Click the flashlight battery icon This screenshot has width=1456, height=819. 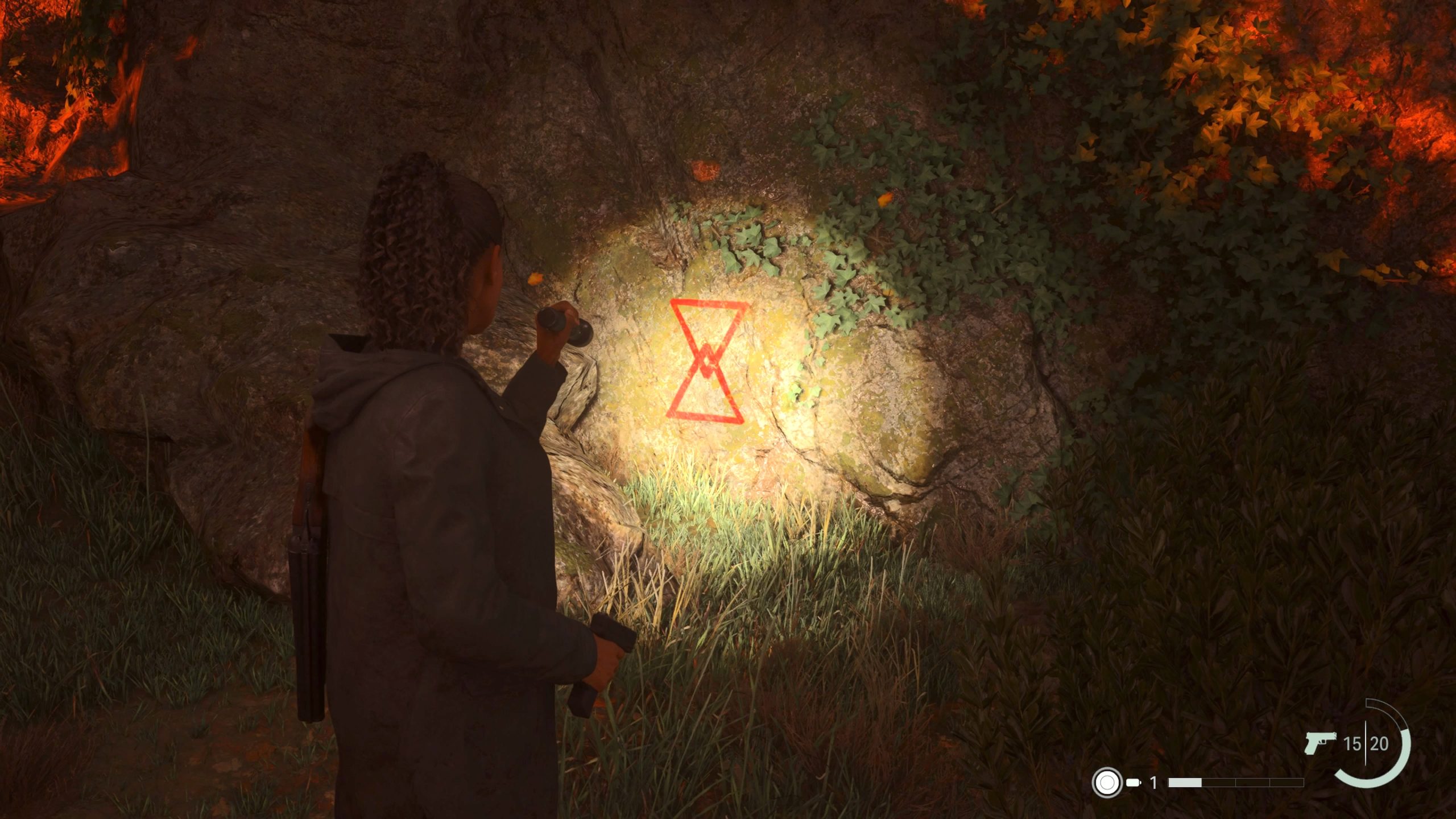coord(1134,783)
